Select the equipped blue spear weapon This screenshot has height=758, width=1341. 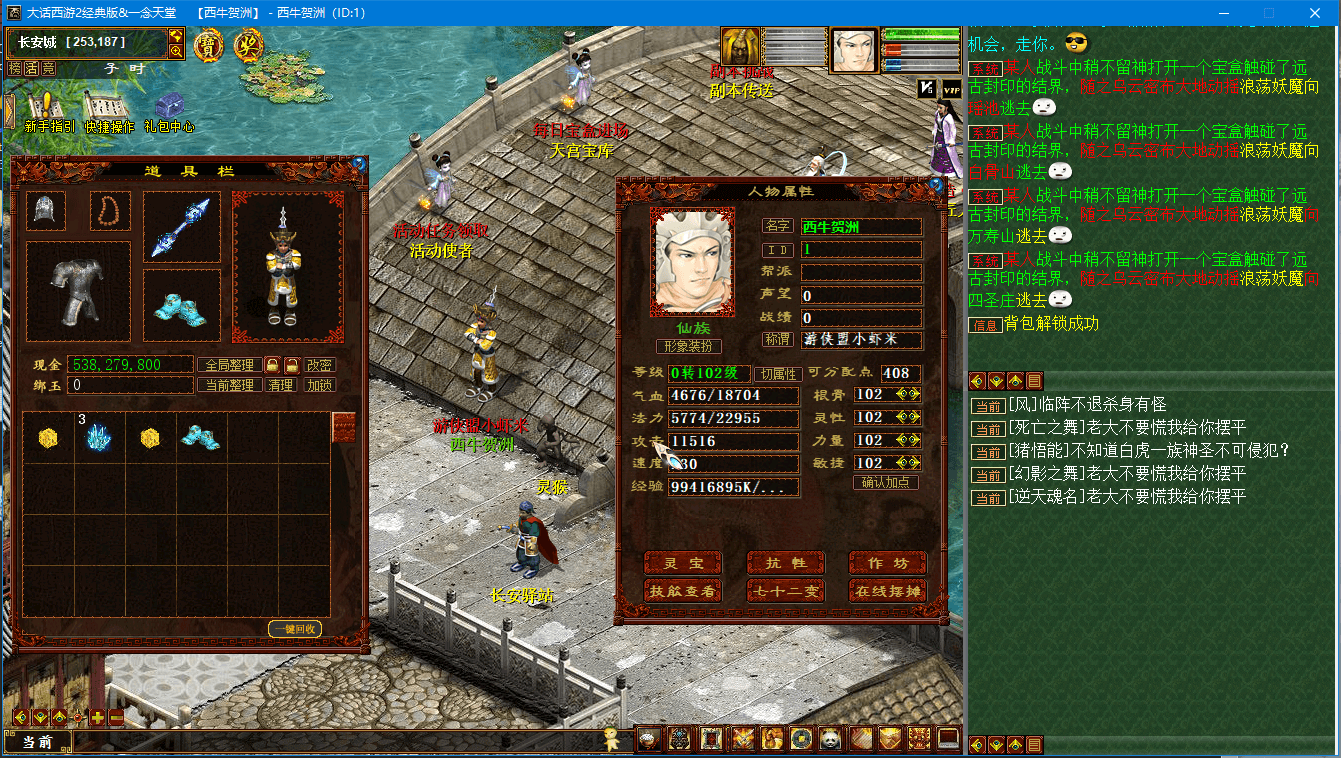coord(181,227)
